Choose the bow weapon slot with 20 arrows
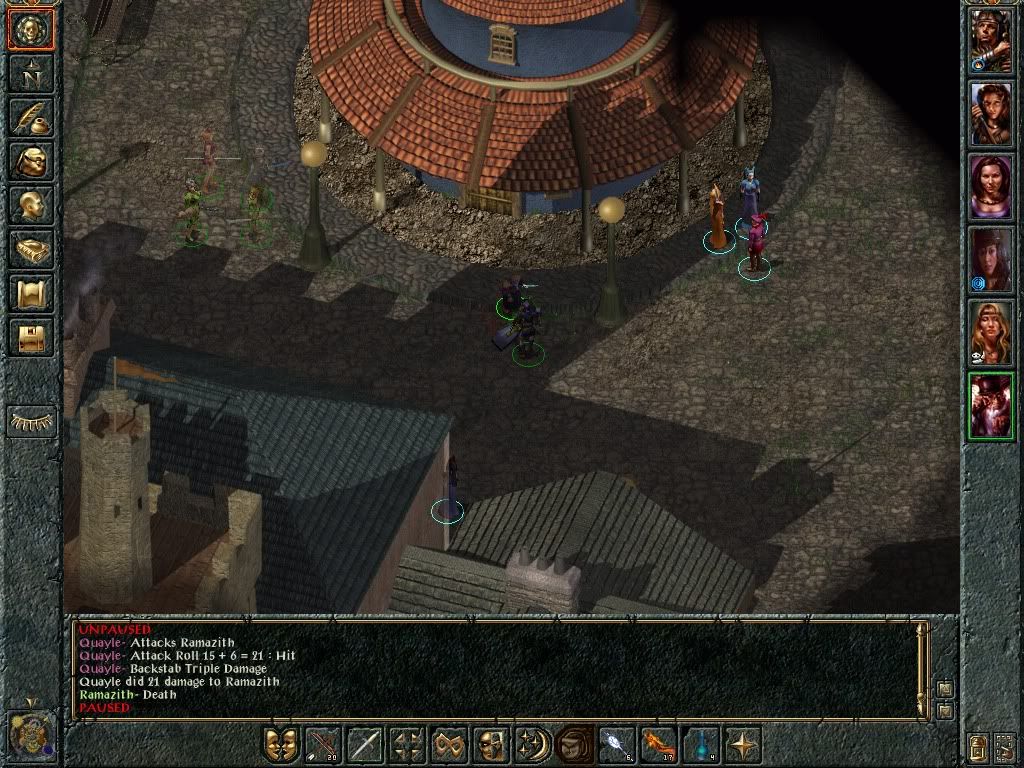 323,745
